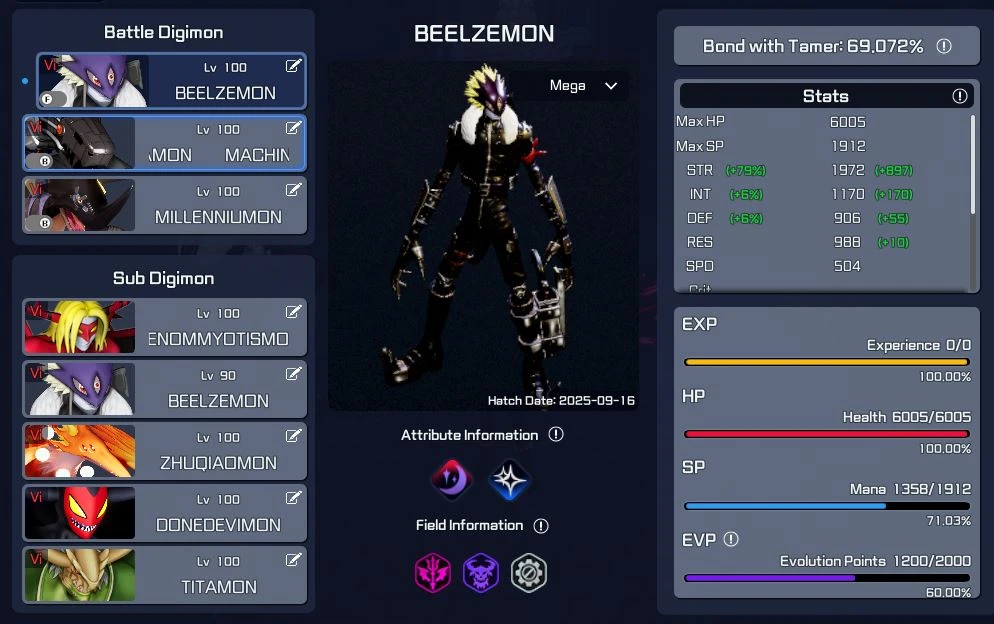Show Bond with Tamer info tooltip

pos(943,46)
